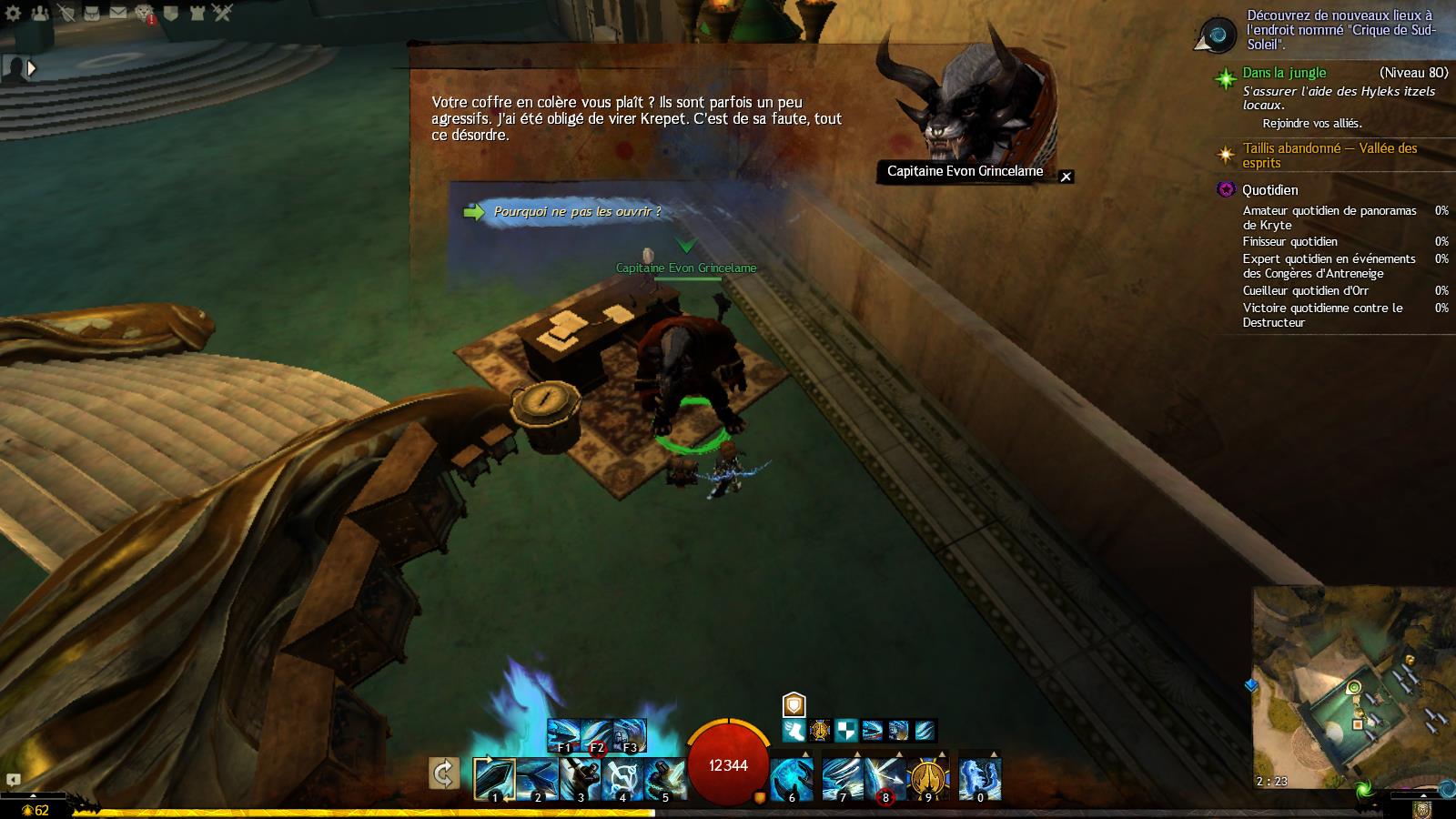Use the healing skill in slot 6
This screenshot has height=819, width=1456.
[x=792, y=780]
